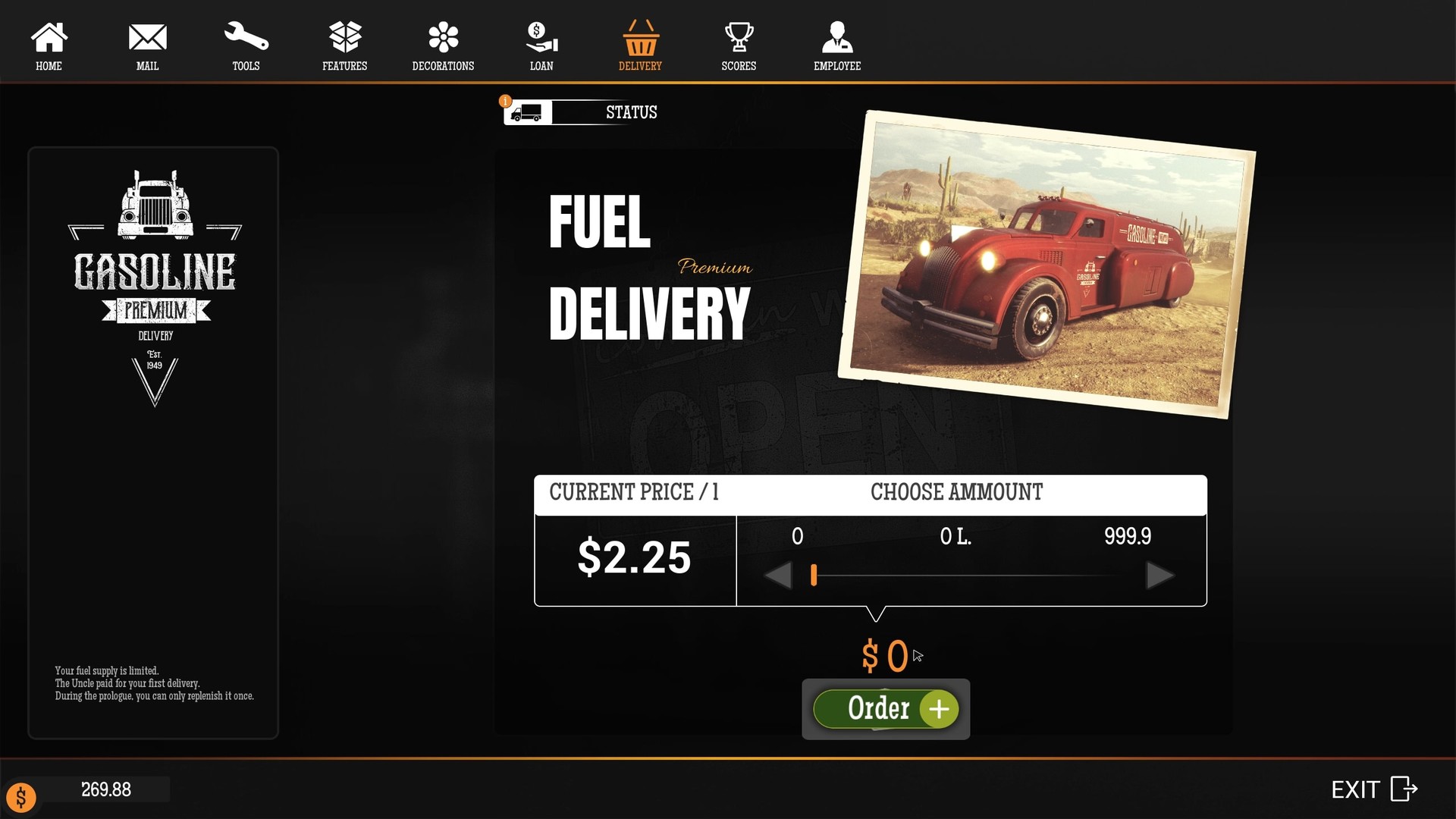1456x819 pixels.
Task: Click the orange dollar coin near the balance
Action: pyautogui.click(x=21, y=797)
